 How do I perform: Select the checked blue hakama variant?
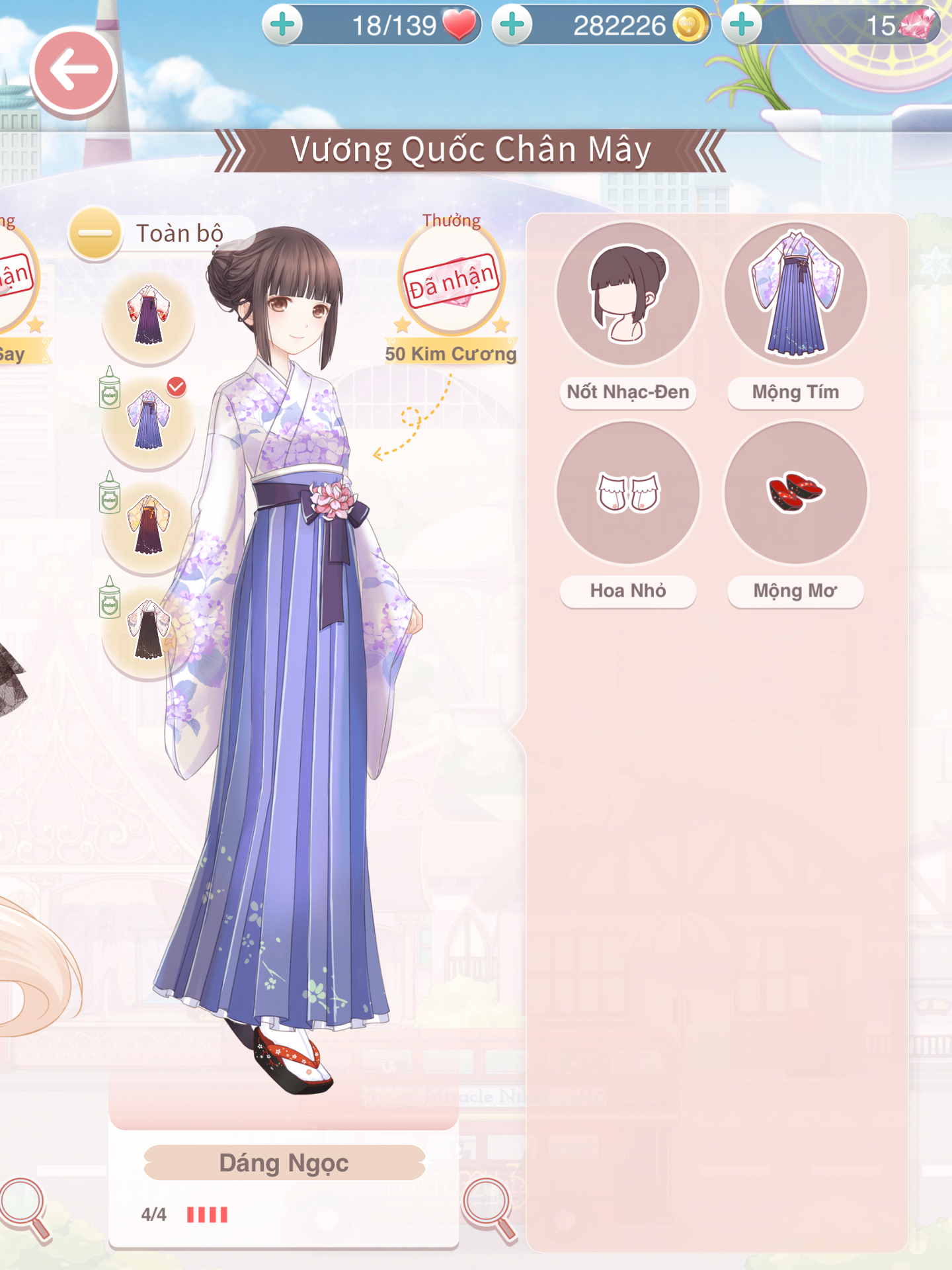[x=149, y=420]
